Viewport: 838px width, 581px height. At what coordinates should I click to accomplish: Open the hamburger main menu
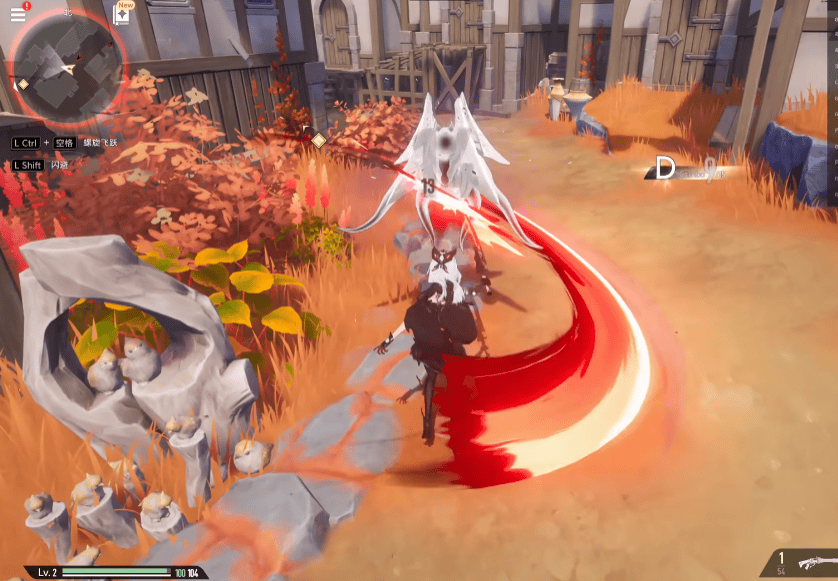pos(17,14)
